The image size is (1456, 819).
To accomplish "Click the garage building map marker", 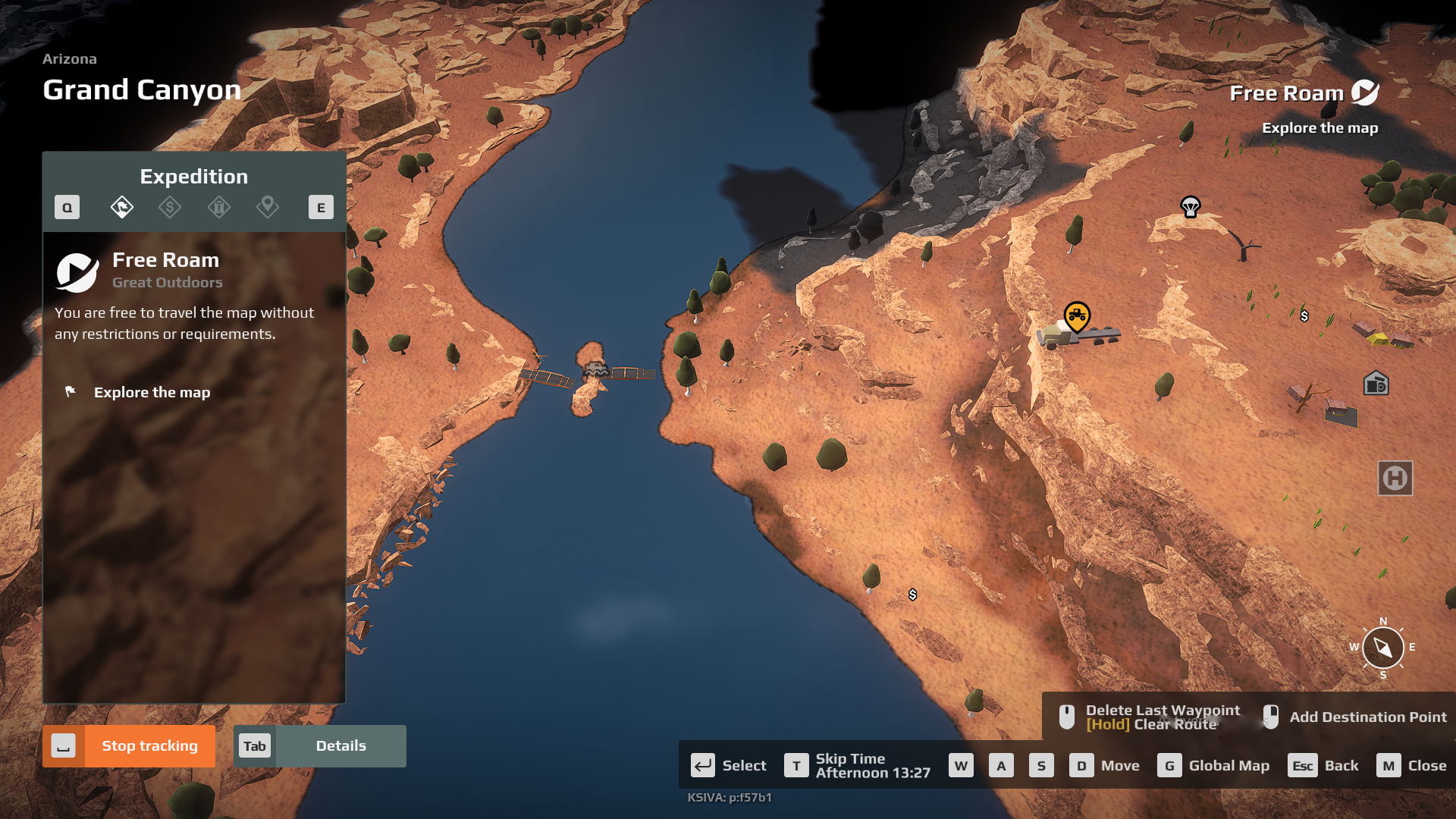I will click(x=1376, y=384).
